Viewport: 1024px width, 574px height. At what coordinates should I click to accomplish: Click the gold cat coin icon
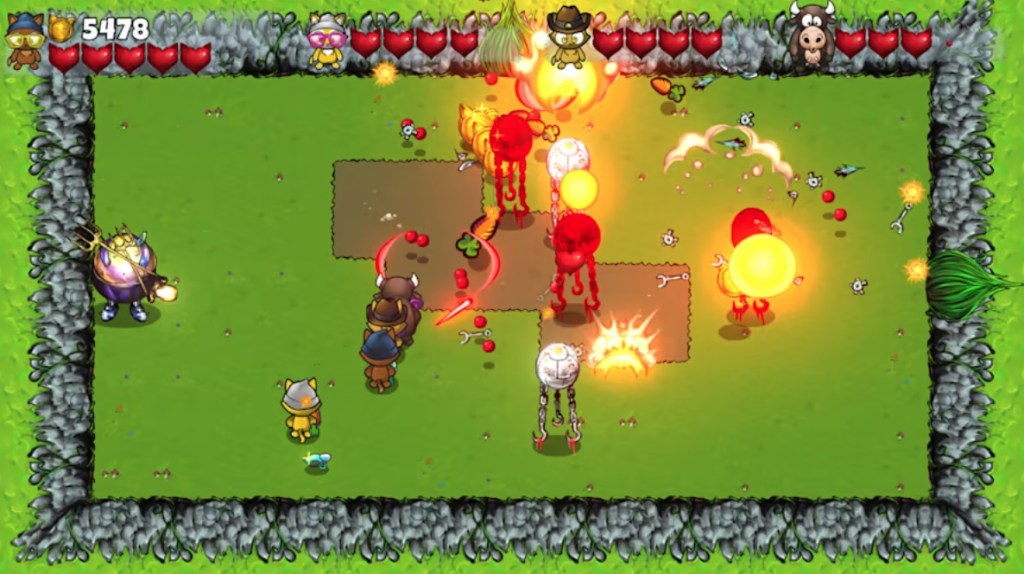[62, 28]
